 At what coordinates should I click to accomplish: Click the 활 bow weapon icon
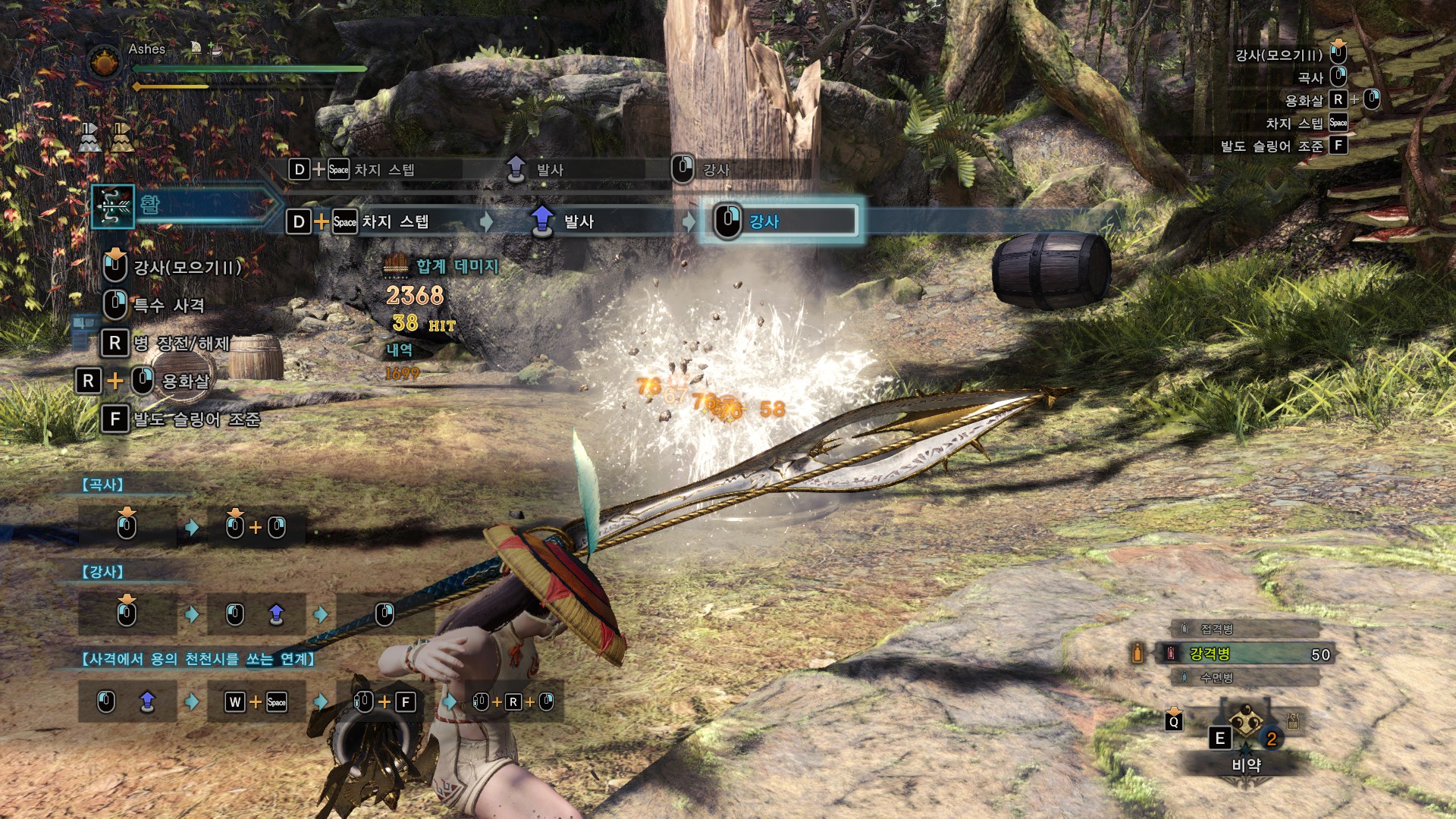pos(113,206)
